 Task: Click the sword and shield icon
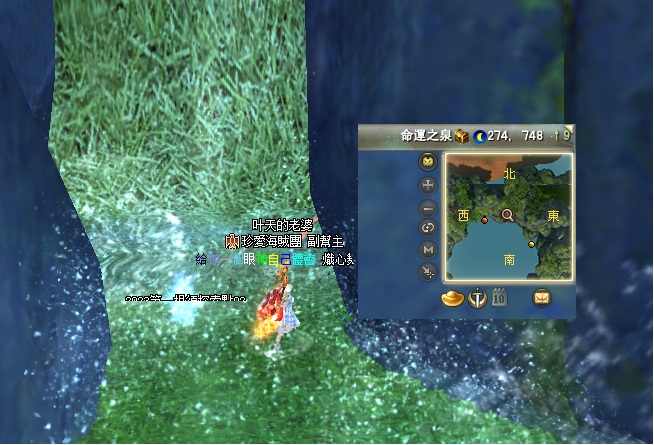point(477,297)
